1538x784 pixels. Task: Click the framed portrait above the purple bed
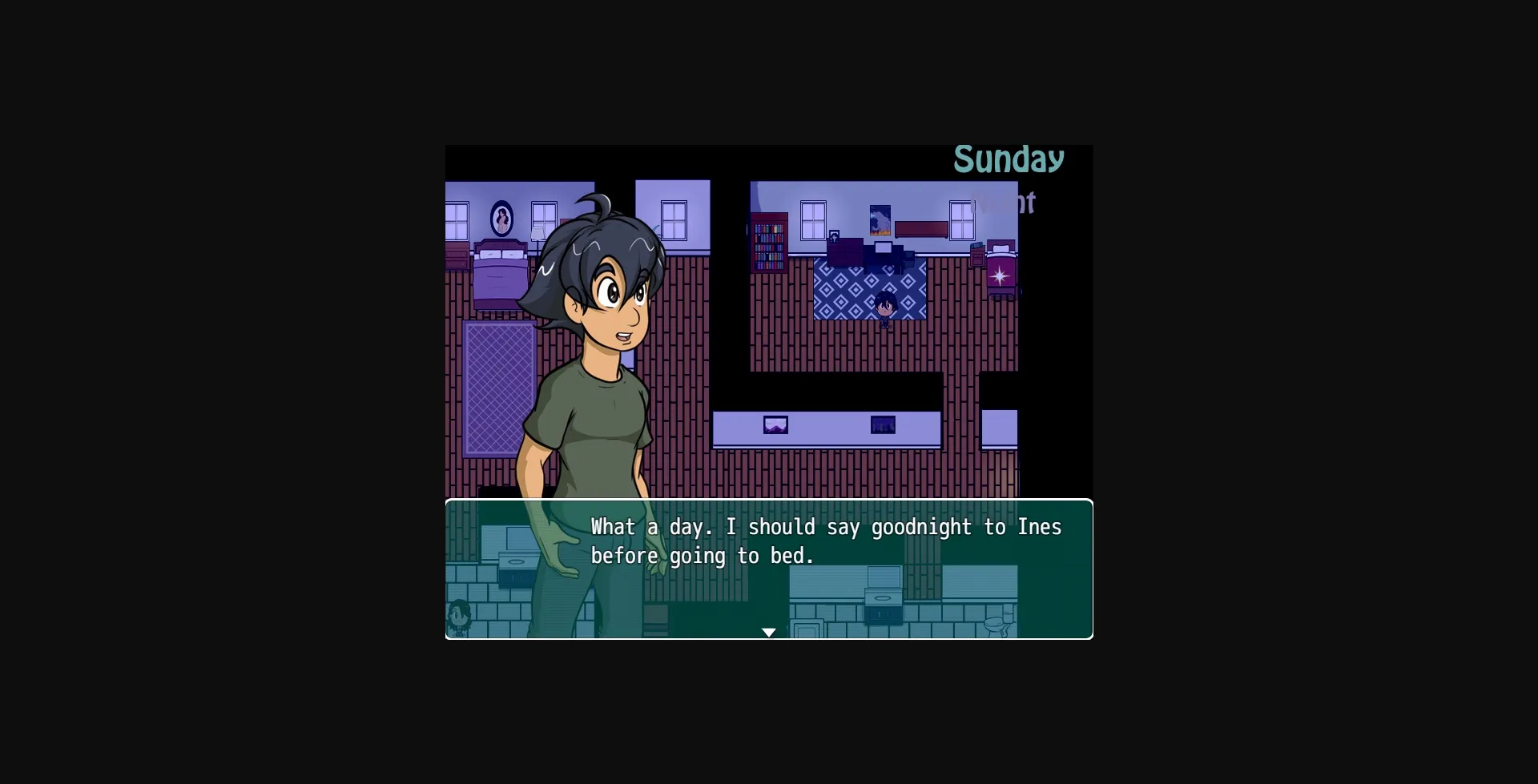tap(501, 218)
